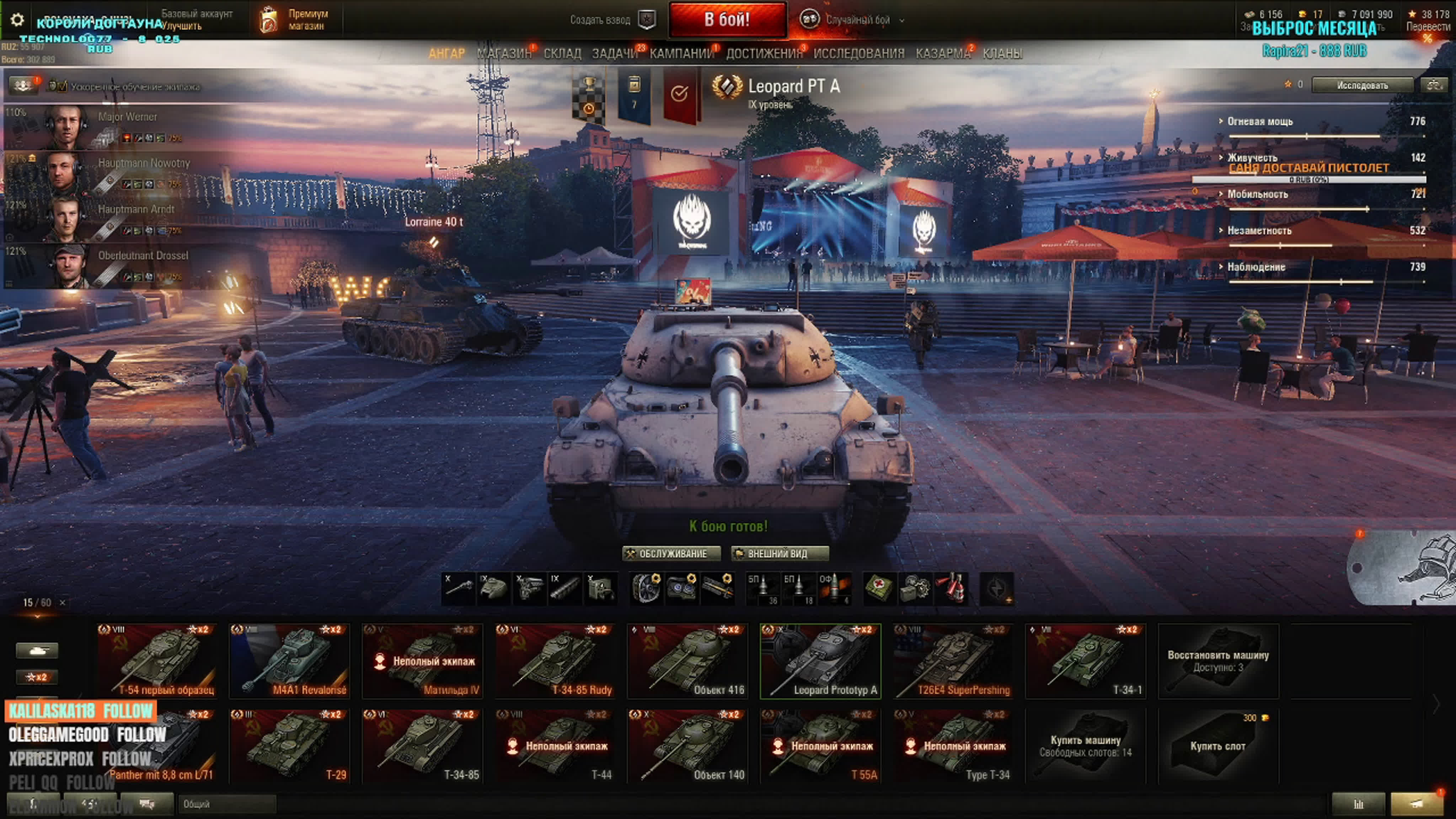Open the ИССЛЕДОВАНИЯ tab
The width and height of the screenshot is (1456, 819).
[x=858, y=54]
